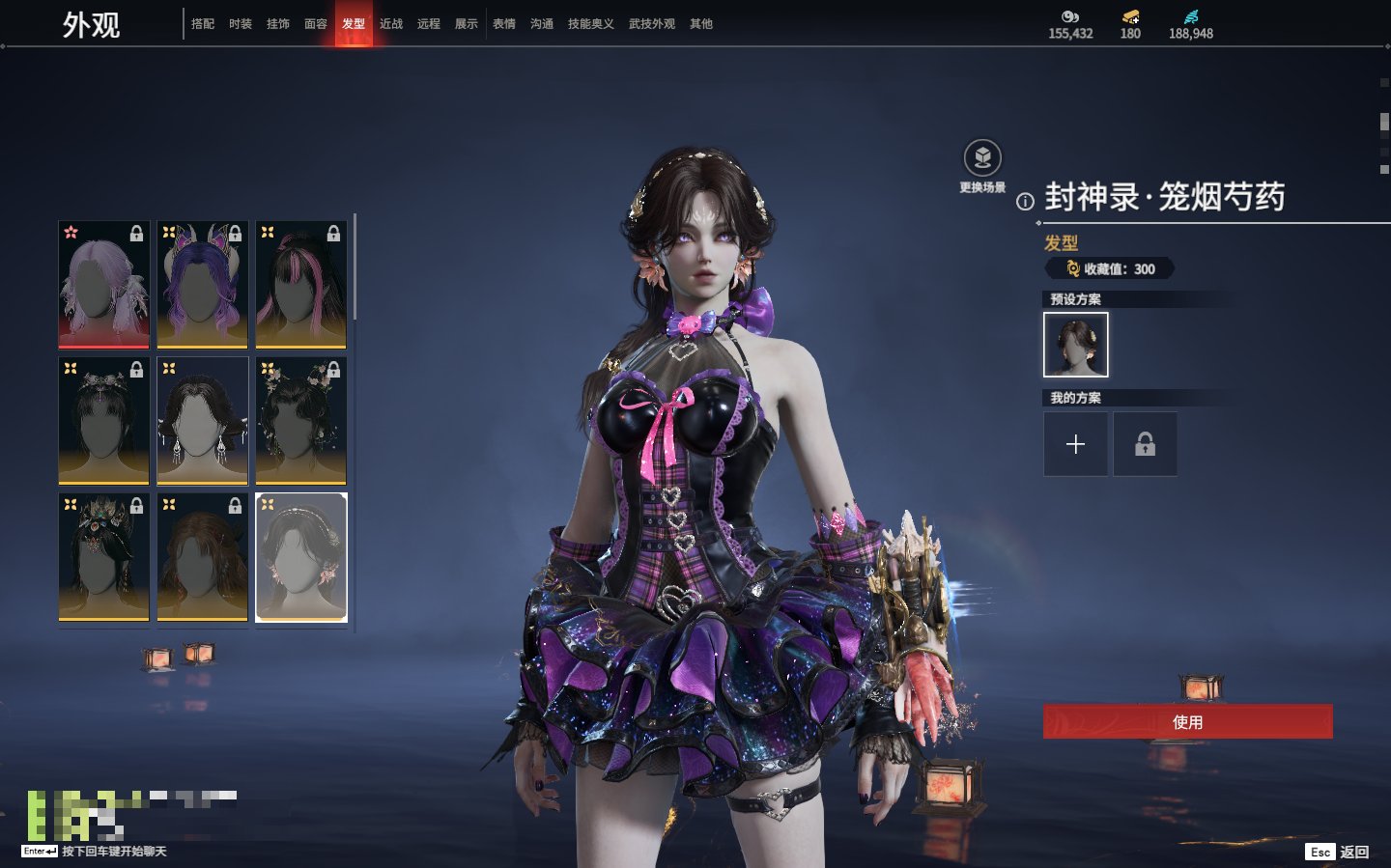Click the 返回 back button
Screen dimensions: 1391x868
(1353, 852)
